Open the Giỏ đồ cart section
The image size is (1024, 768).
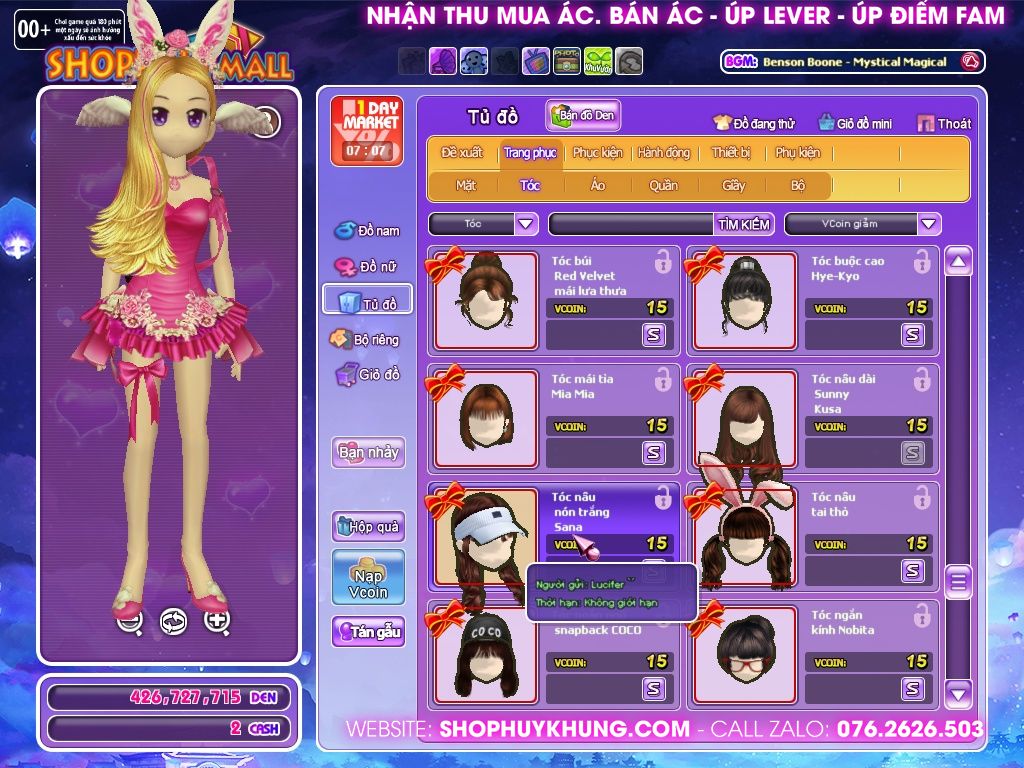[x=367, y=375]
